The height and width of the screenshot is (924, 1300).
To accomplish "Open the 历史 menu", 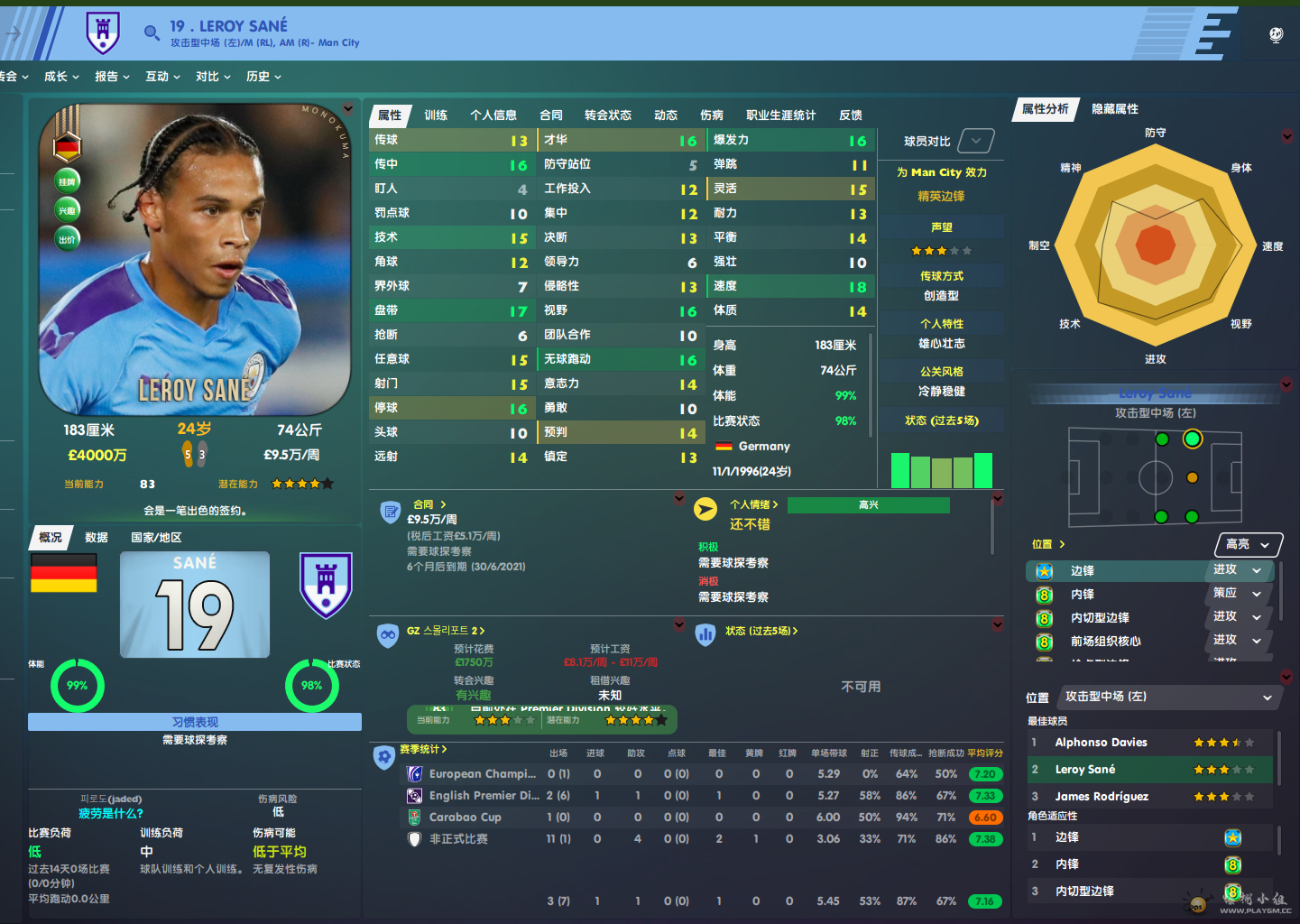I will pyautogui.click(x=263, y=77).
